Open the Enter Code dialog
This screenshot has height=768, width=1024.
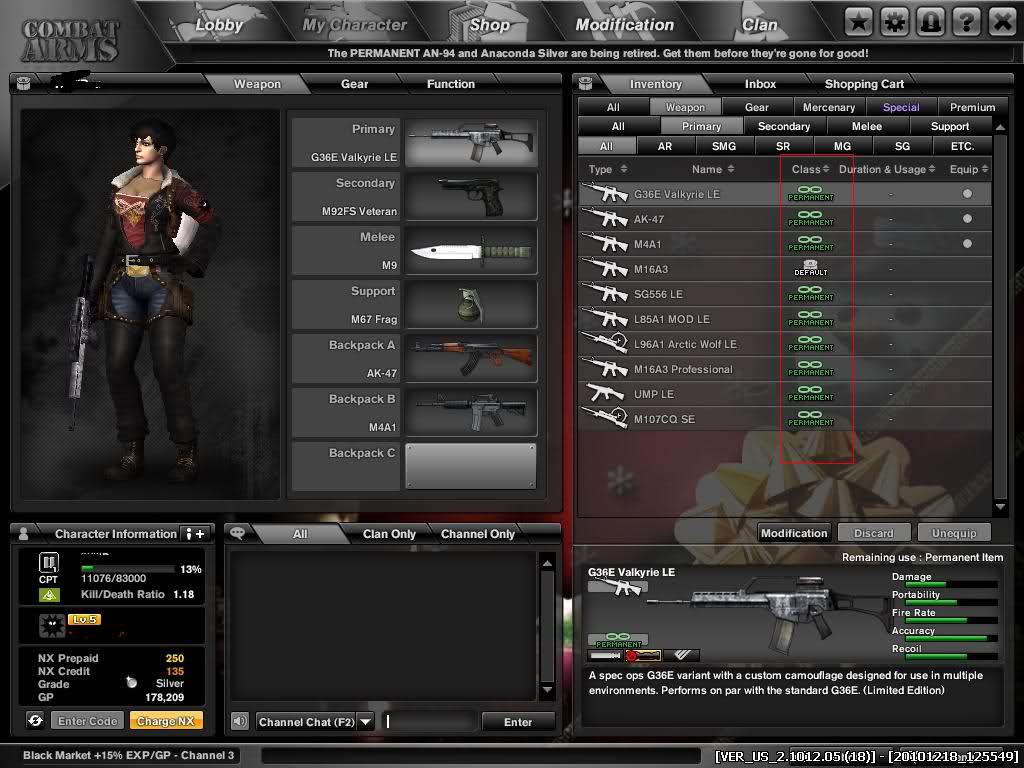(88, 721)
